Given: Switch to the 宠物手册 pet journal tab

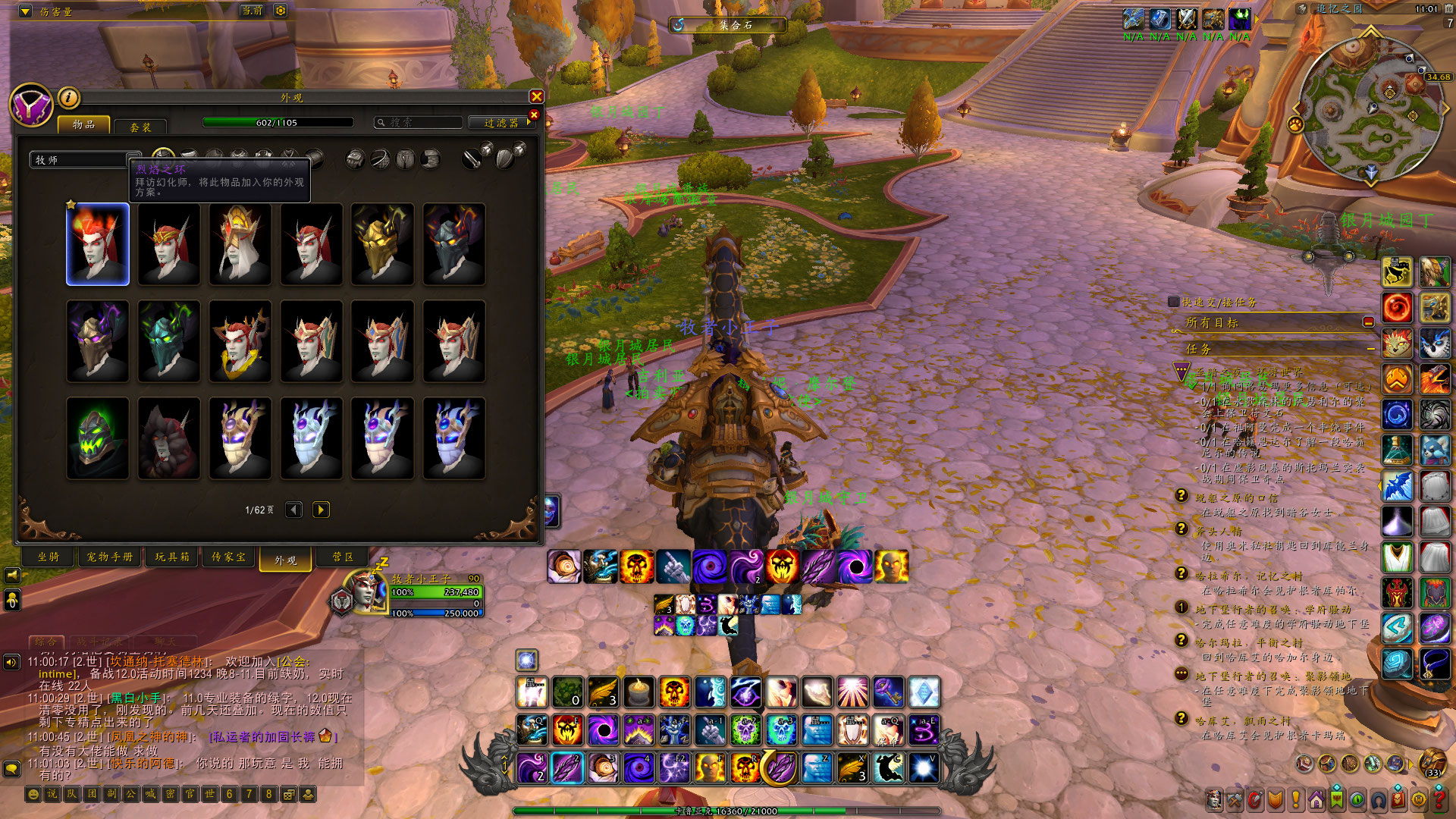Looking at the screenshot, I should click(110, 557).
